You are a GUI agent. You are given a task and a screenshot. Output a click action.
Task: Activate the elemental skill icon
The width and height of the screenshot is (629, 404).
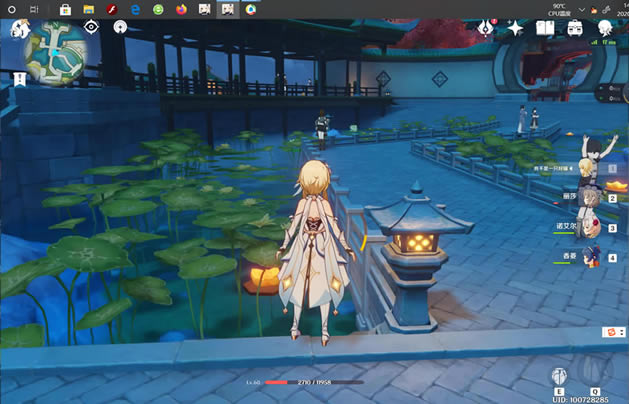coord(560,376)
